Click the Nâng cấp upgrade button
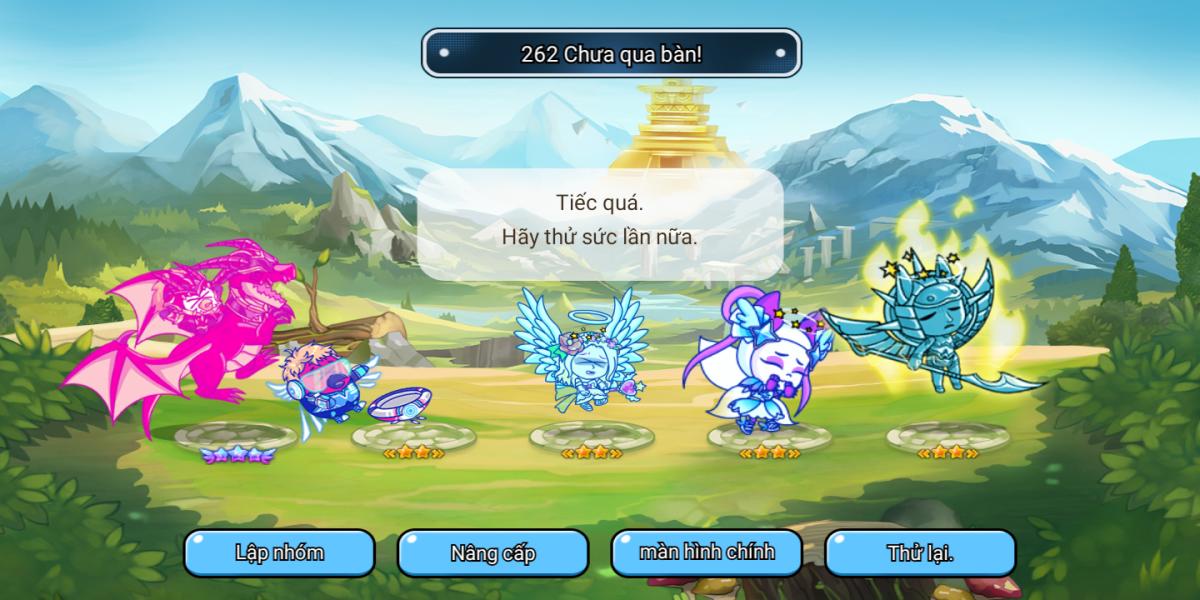 click(493, 553)
